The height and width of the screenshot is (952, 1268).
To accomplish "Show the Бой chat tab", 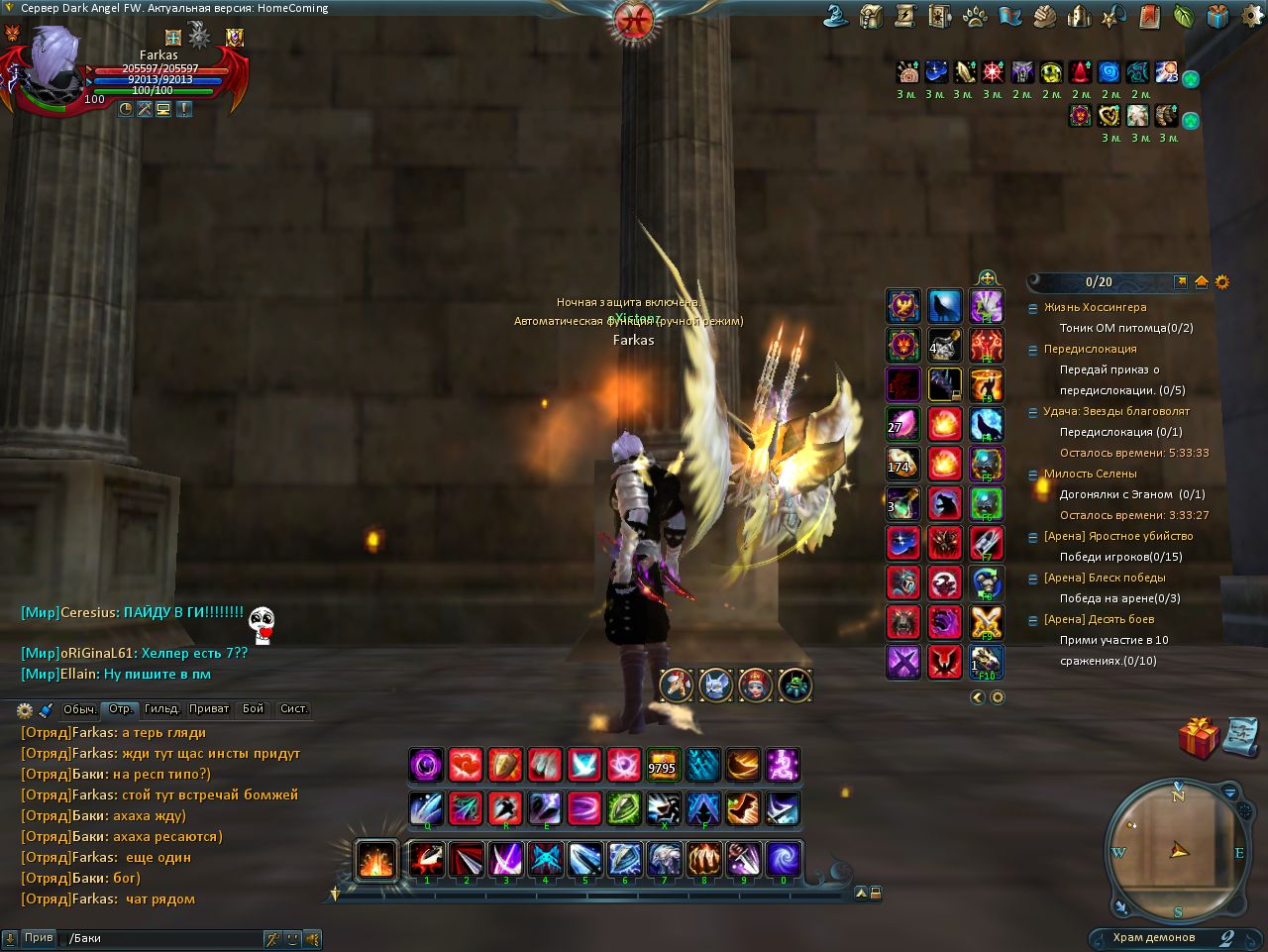I will (x=254, y=709).
